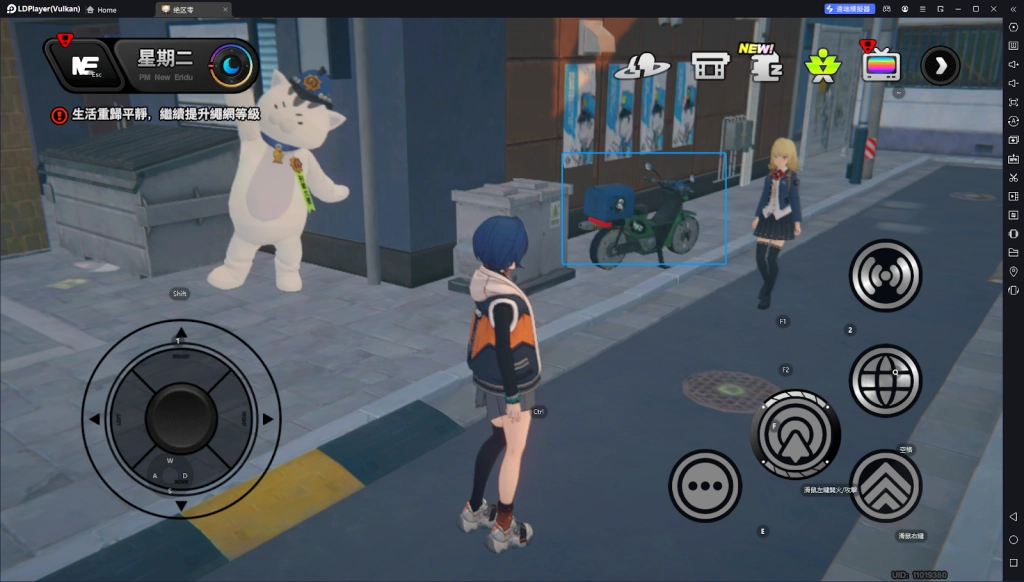The width and height of the screenshot is (1024, 582).
Task: Tap the triple-chevron sprint button
Action: click(x=885, y=487)
